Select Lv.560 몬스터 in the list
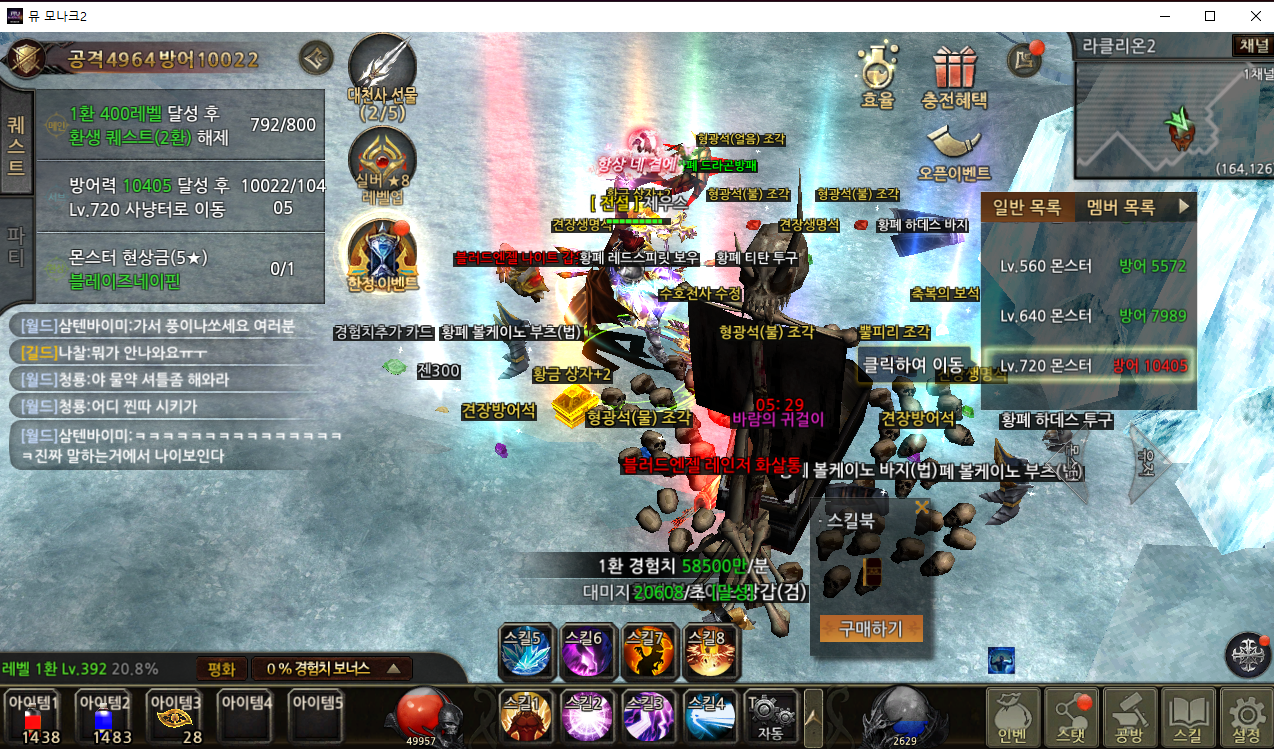 (1089, 266)
